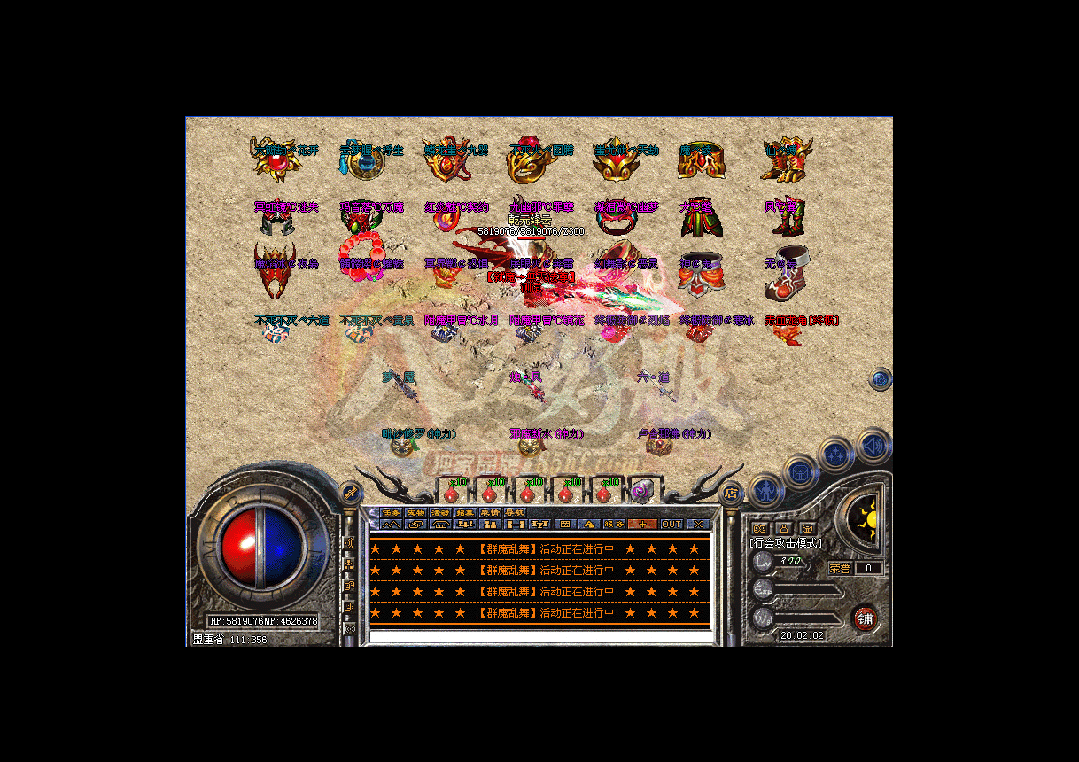Click the chat text input box
The image size is (1079, 762).
[x=539, y=636]
